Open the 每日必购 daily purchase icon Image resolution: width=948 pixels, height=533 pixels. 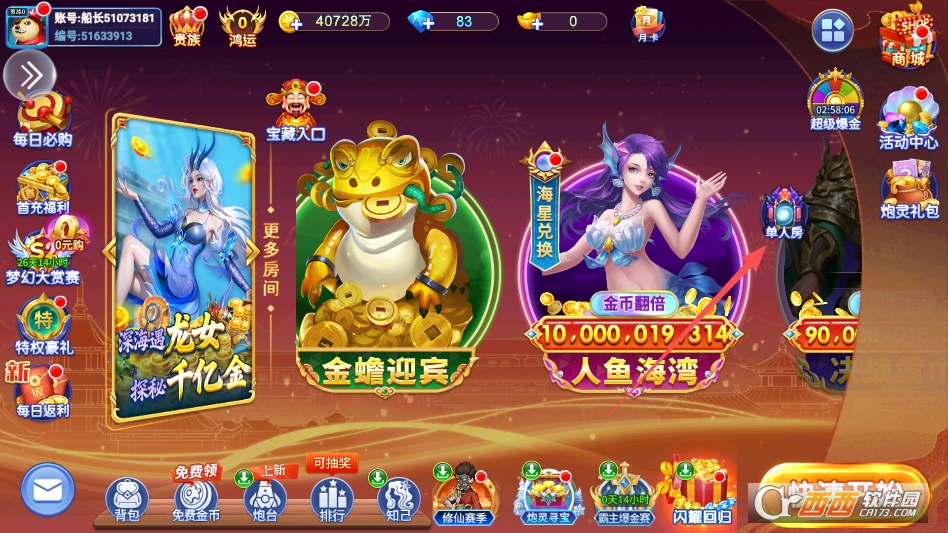click(x=43, y=118)
